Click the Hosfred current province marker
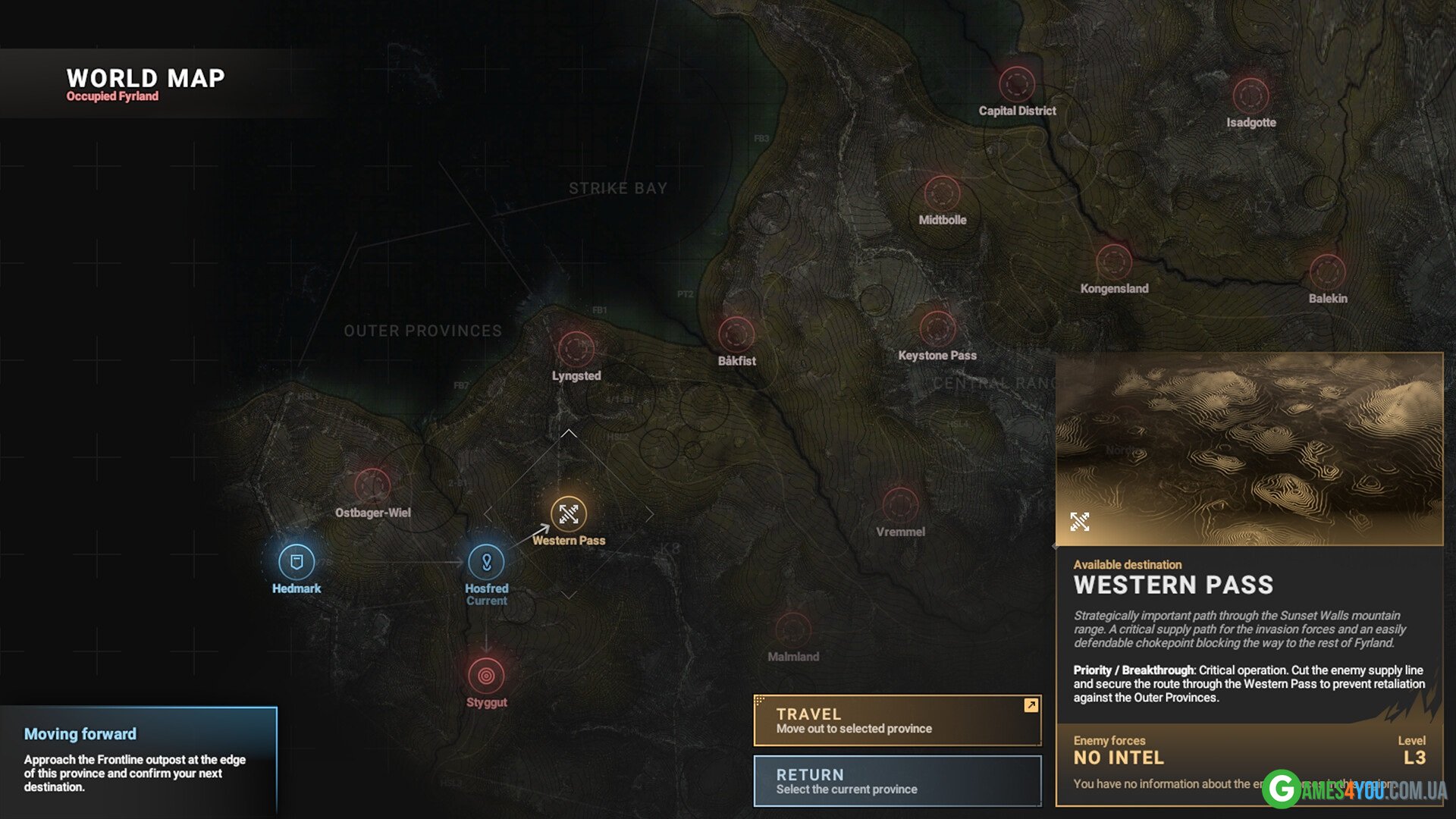 click(486, 562)
